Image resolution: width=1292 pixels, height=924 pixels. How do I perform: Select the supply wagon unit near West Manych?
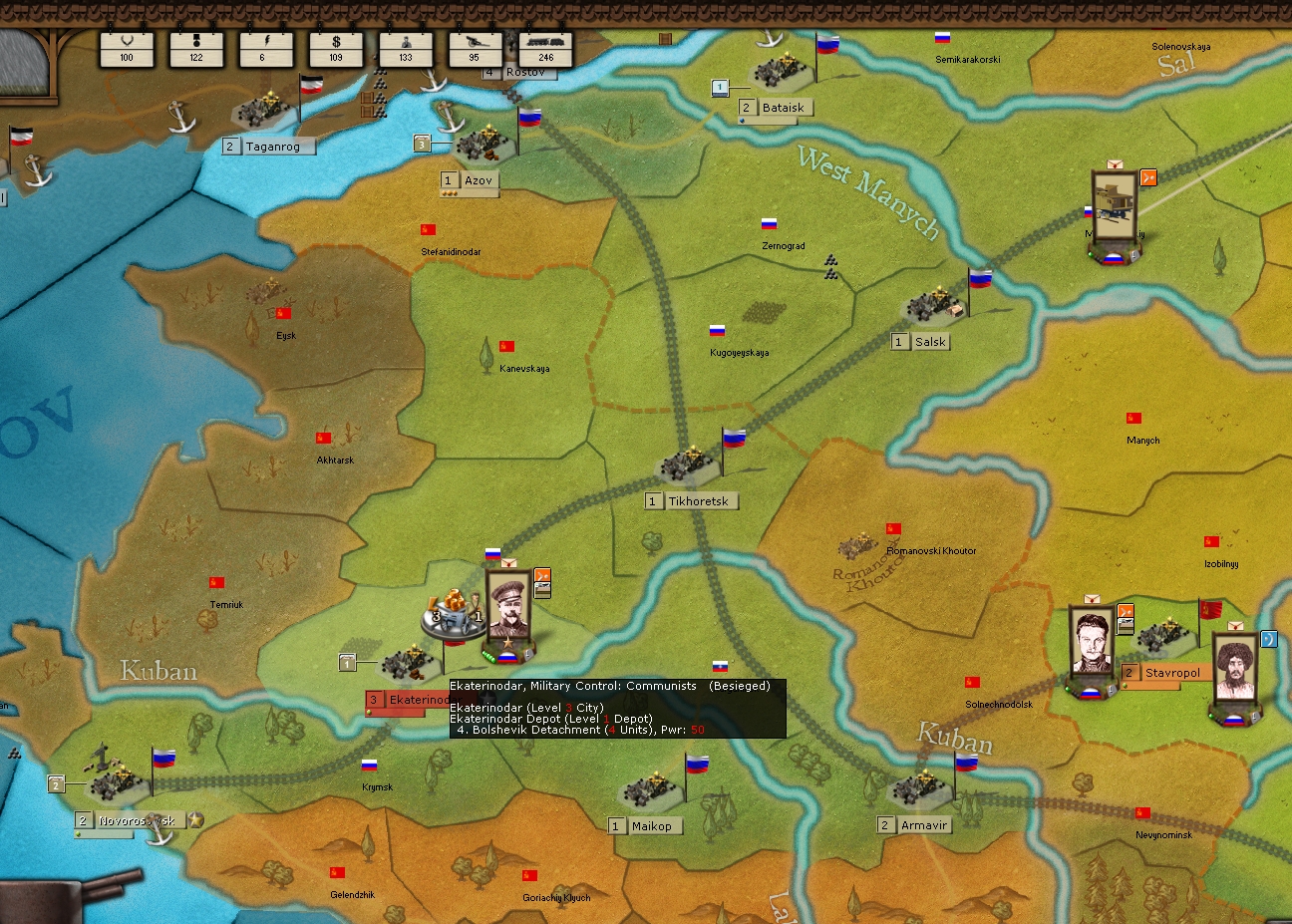click(1114, 204)
